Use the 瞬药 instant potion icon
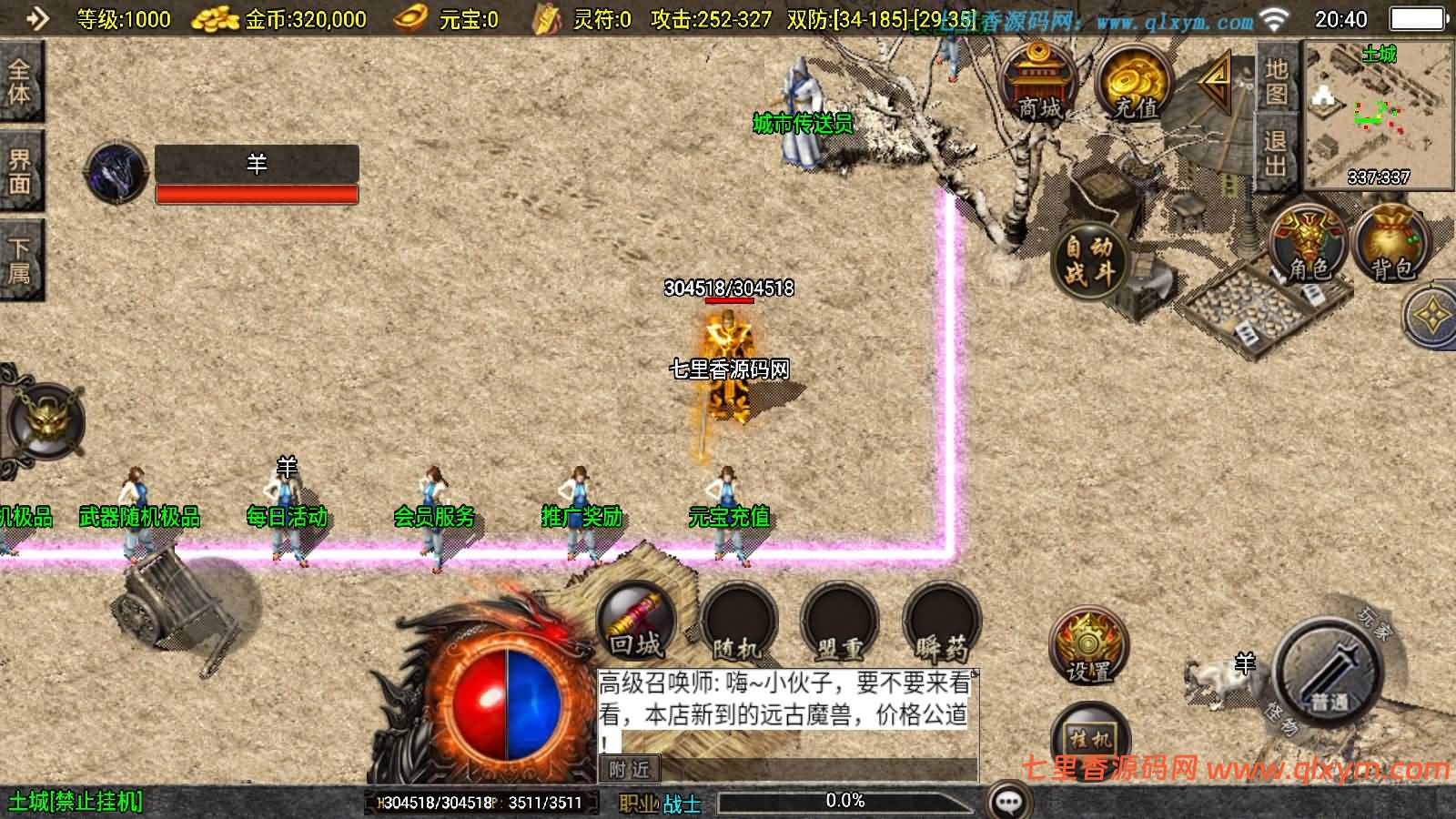This screenshot has width=1456, height=819. 940,622
